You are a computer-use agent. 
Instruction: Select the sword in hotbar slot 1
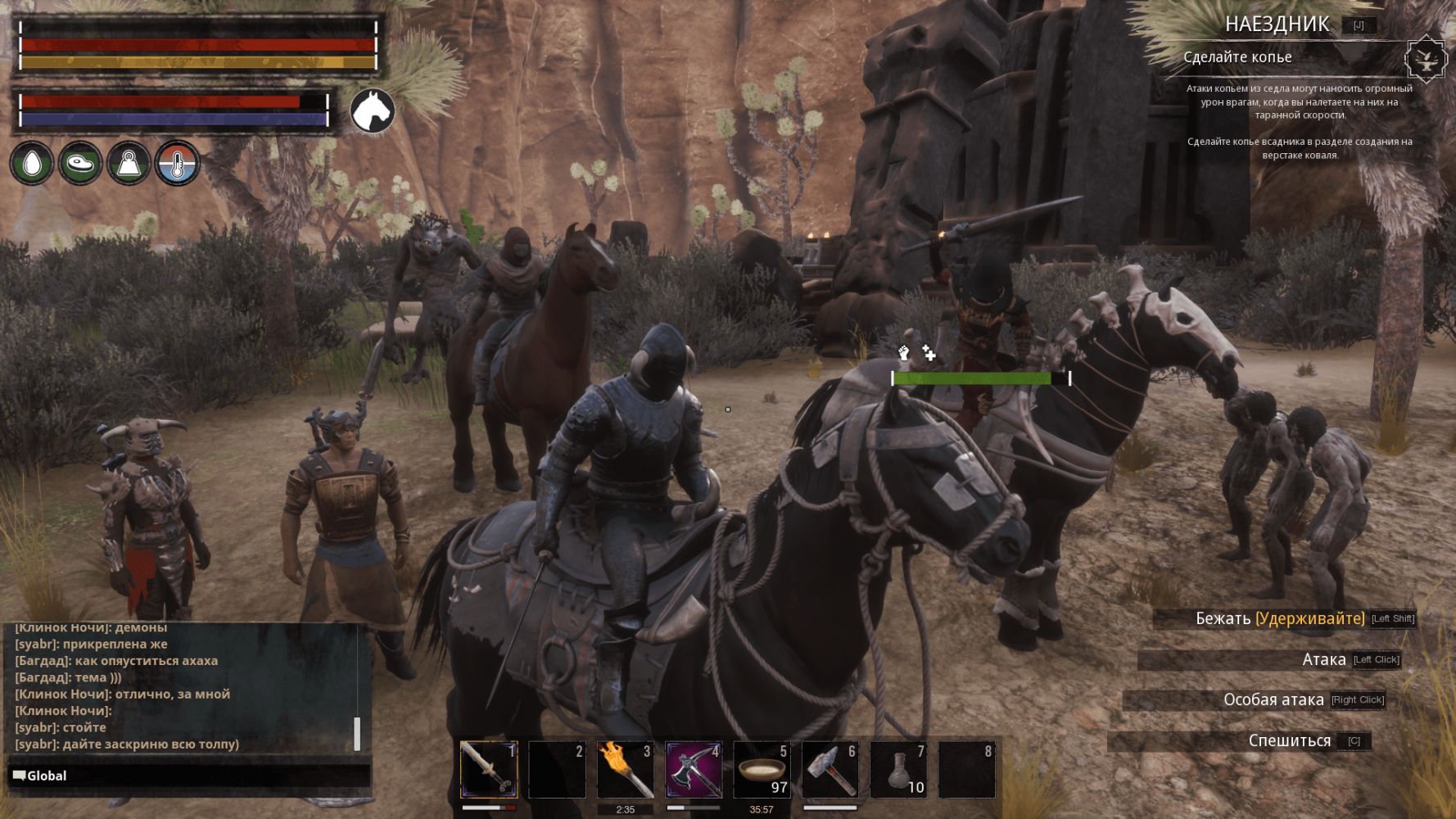click(x=488, y=769)
